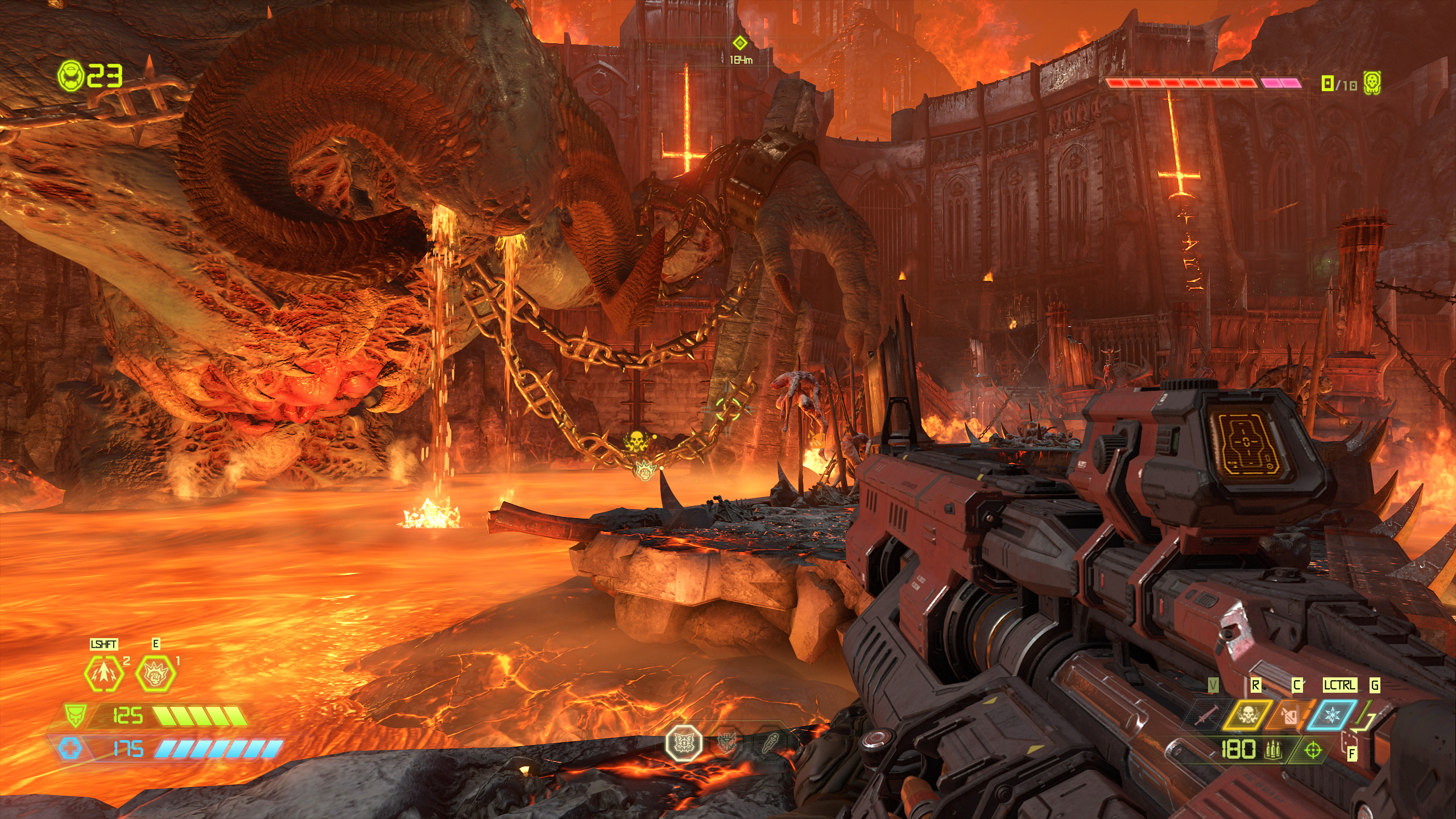The image size is (1456, 819).
Task: Toggle the green crosshair weapon mod icon
Action: 1313,751
